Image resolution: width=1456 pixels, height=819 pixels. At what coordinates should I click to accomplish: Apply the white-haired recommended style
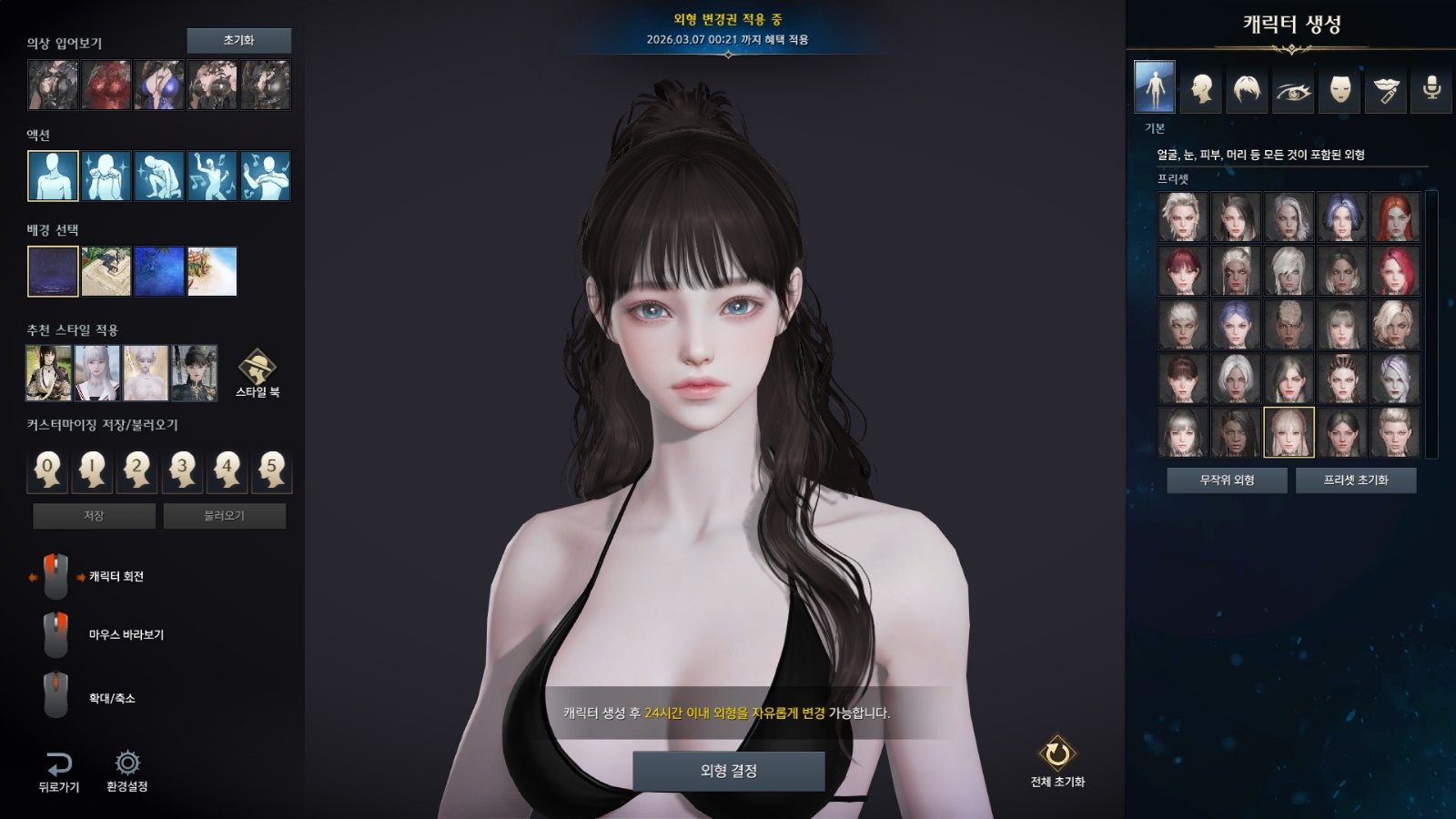pos(97,373)
